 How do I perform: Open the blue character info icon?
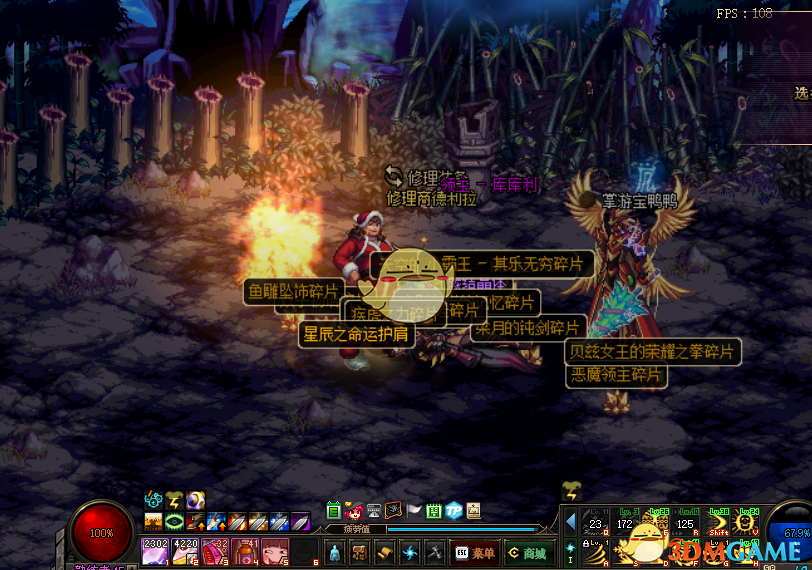335,552
